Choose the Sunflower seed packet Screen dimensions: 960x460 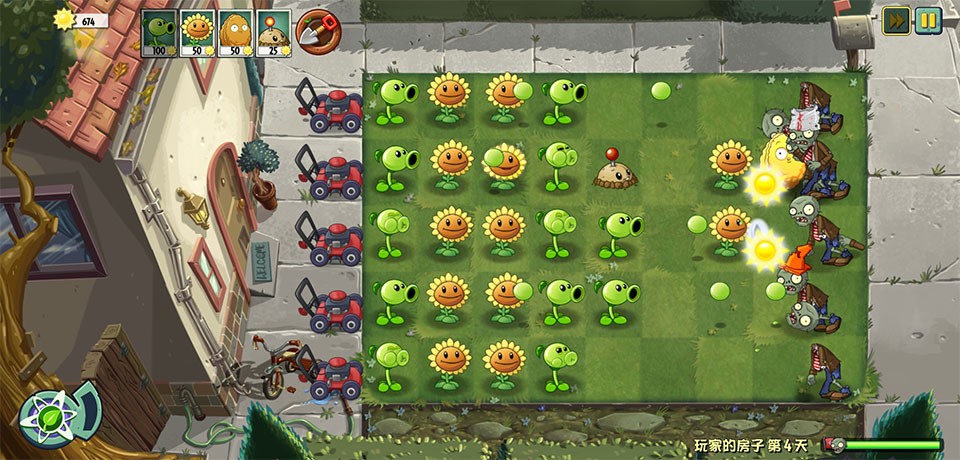[x=197, y=33]
